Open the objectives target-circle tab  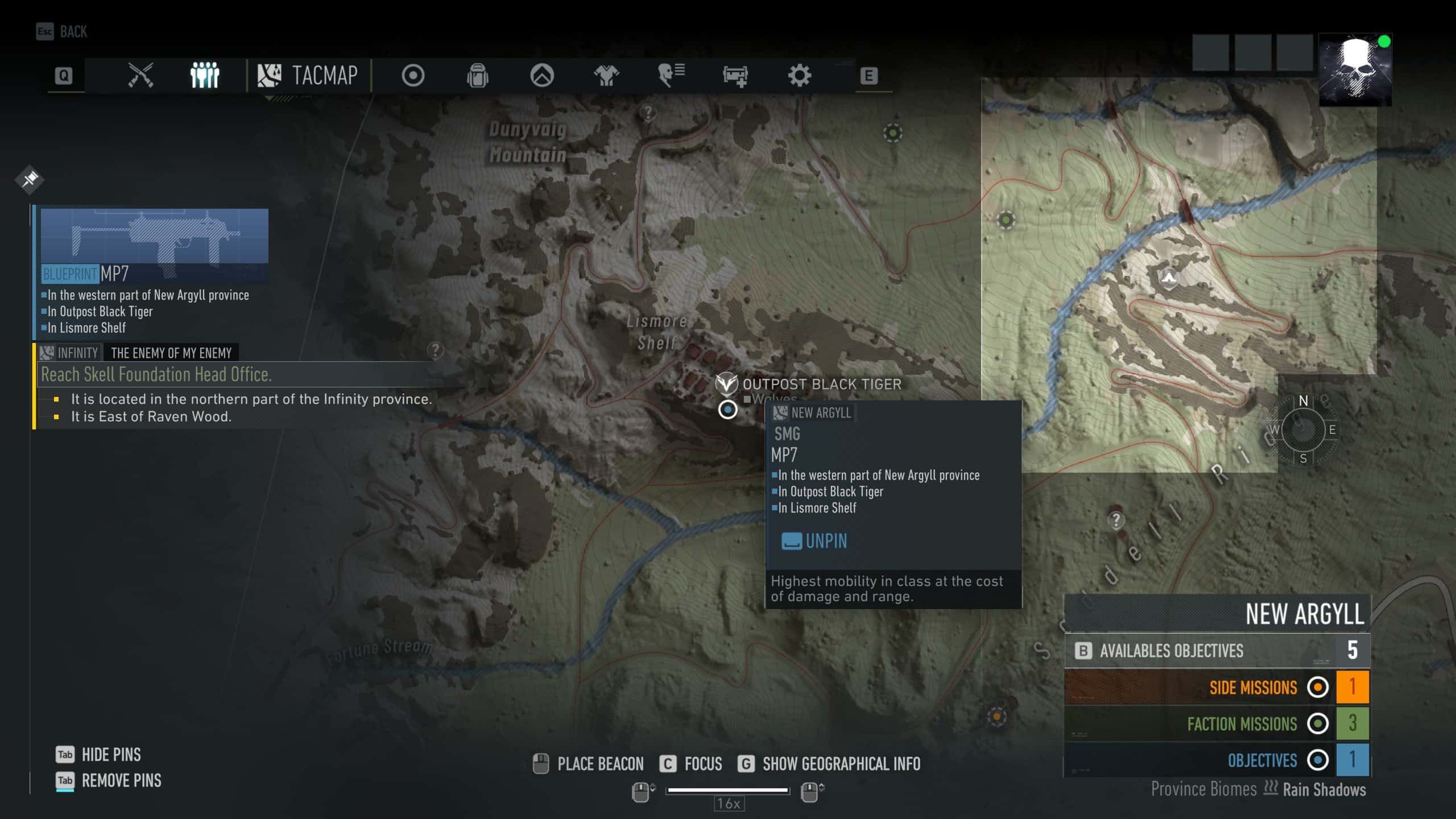coord(413,75)
